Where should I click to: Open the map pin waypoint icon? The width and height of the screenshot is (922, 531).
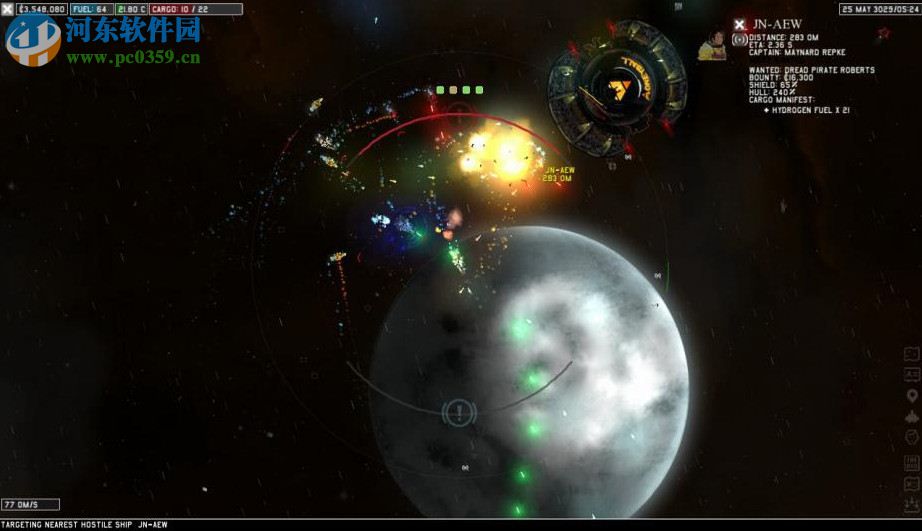click(911, 396)
